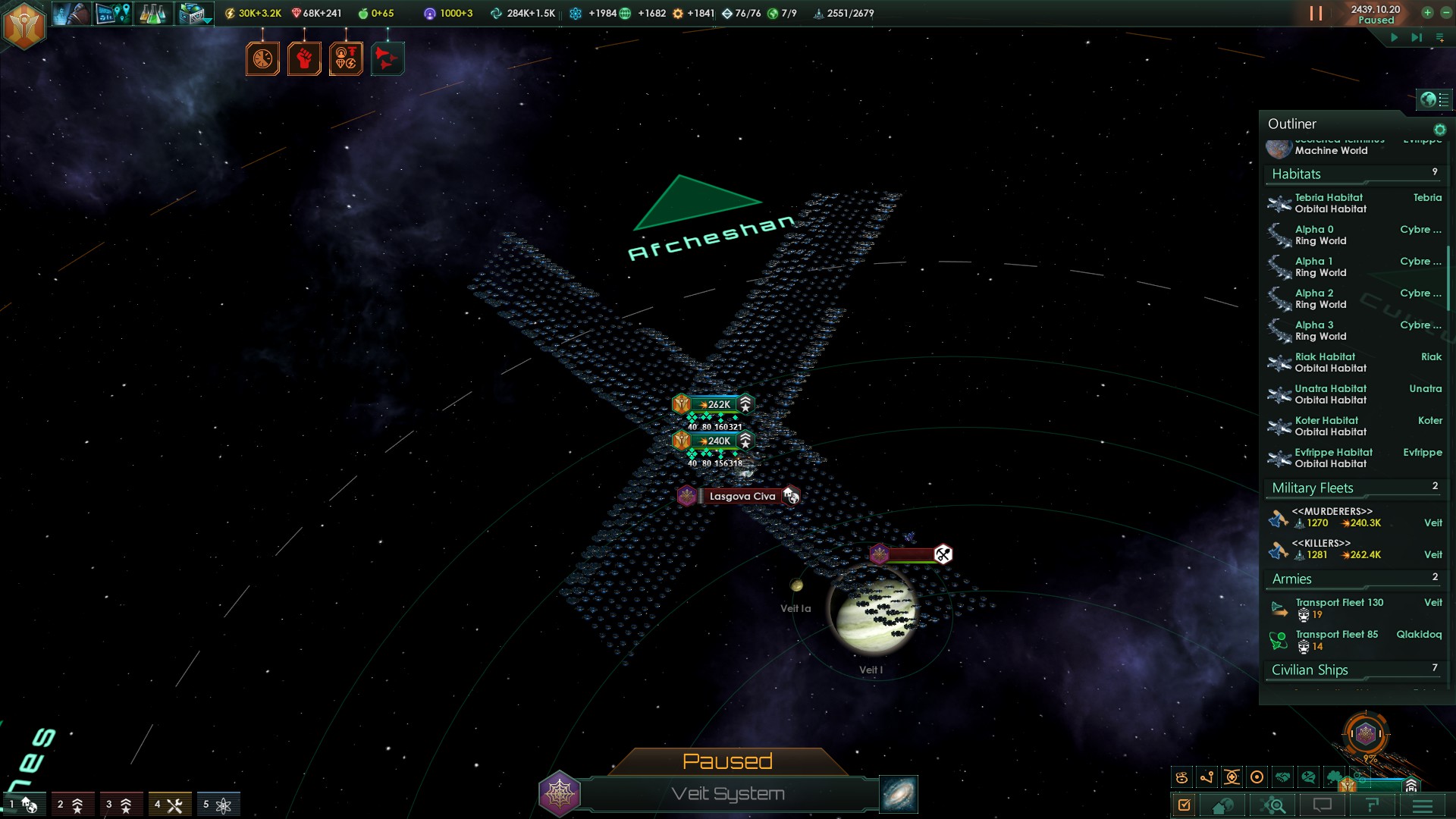Open the main menu hamburger button
The height and width of the screenshot is (819, 1456).
[1422, 805]
